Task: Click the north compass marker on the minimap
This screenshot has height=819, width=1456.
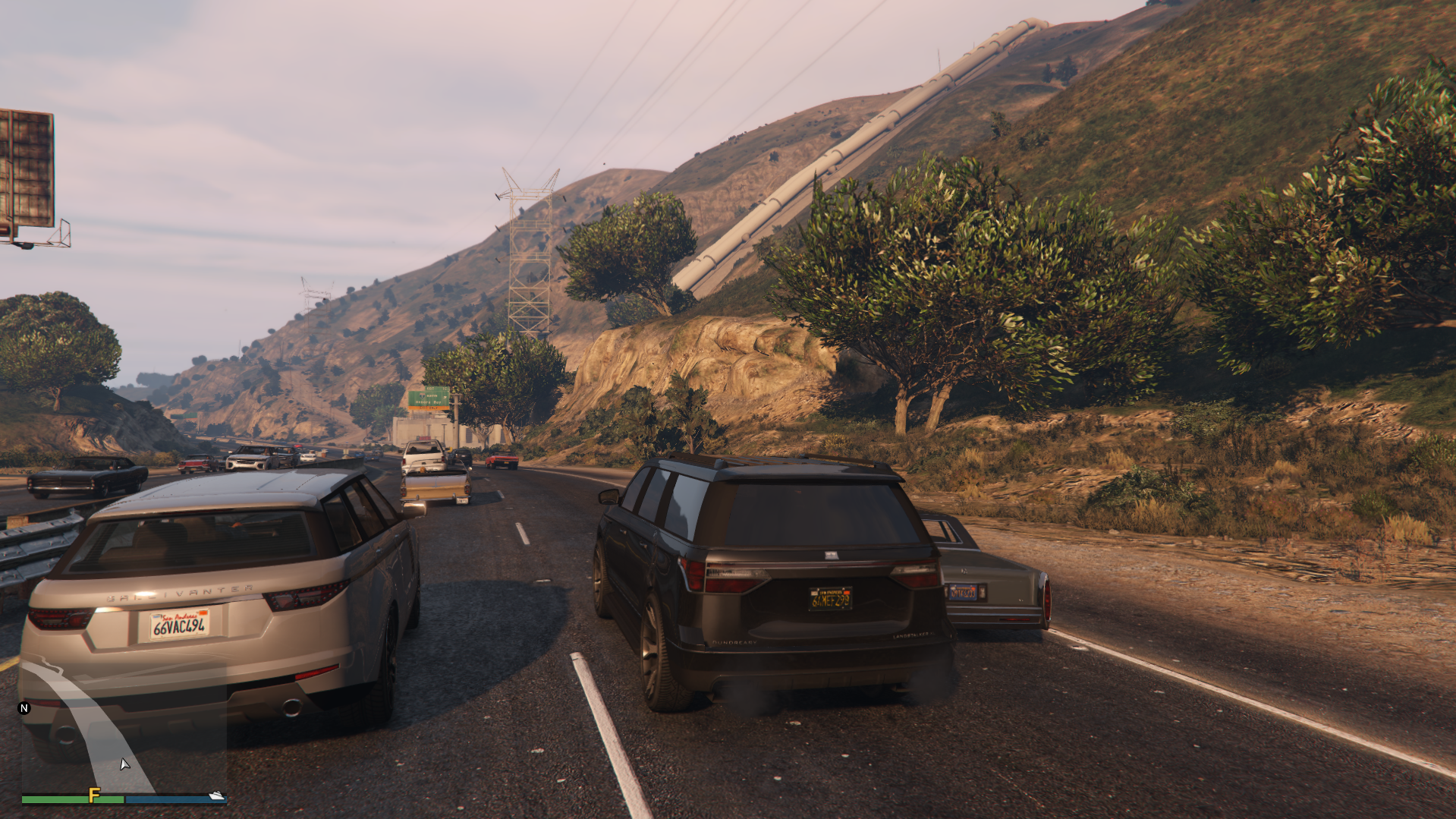Action: (24, 708)
